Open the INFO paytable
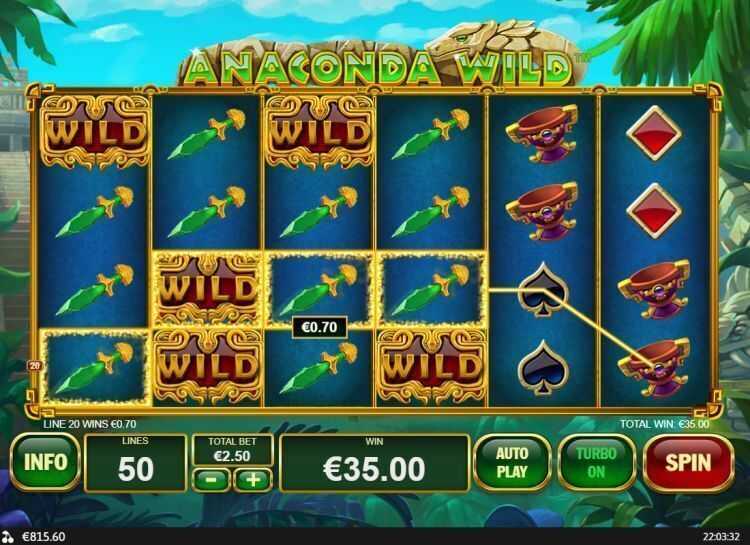This screenshot has height=545, width=750. pos(45,462)
